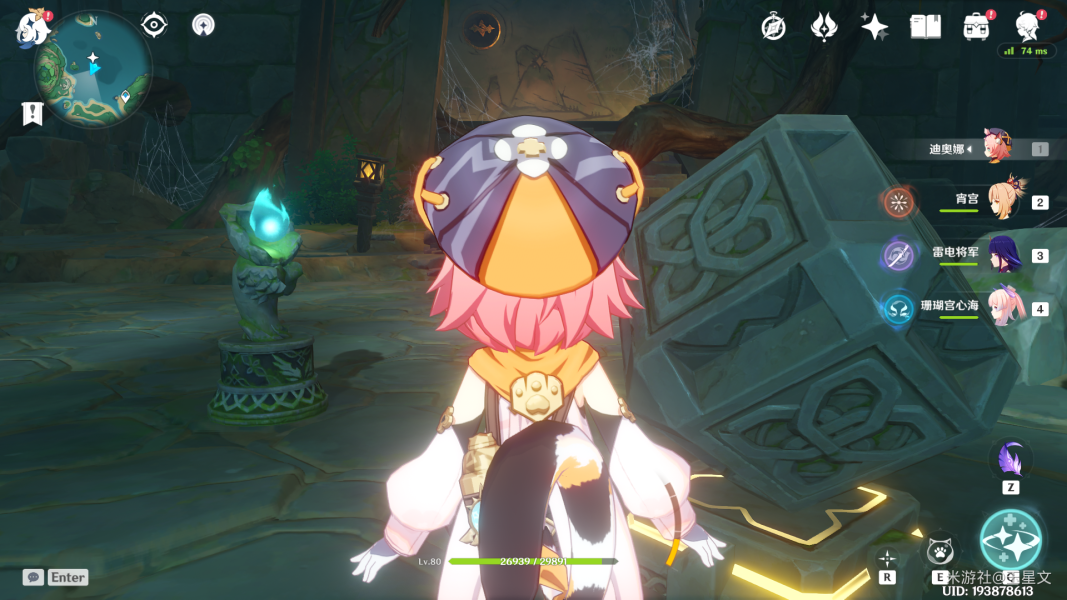Open the backpack inventory icon
The image size is (1067, 600).
point(976,27)
